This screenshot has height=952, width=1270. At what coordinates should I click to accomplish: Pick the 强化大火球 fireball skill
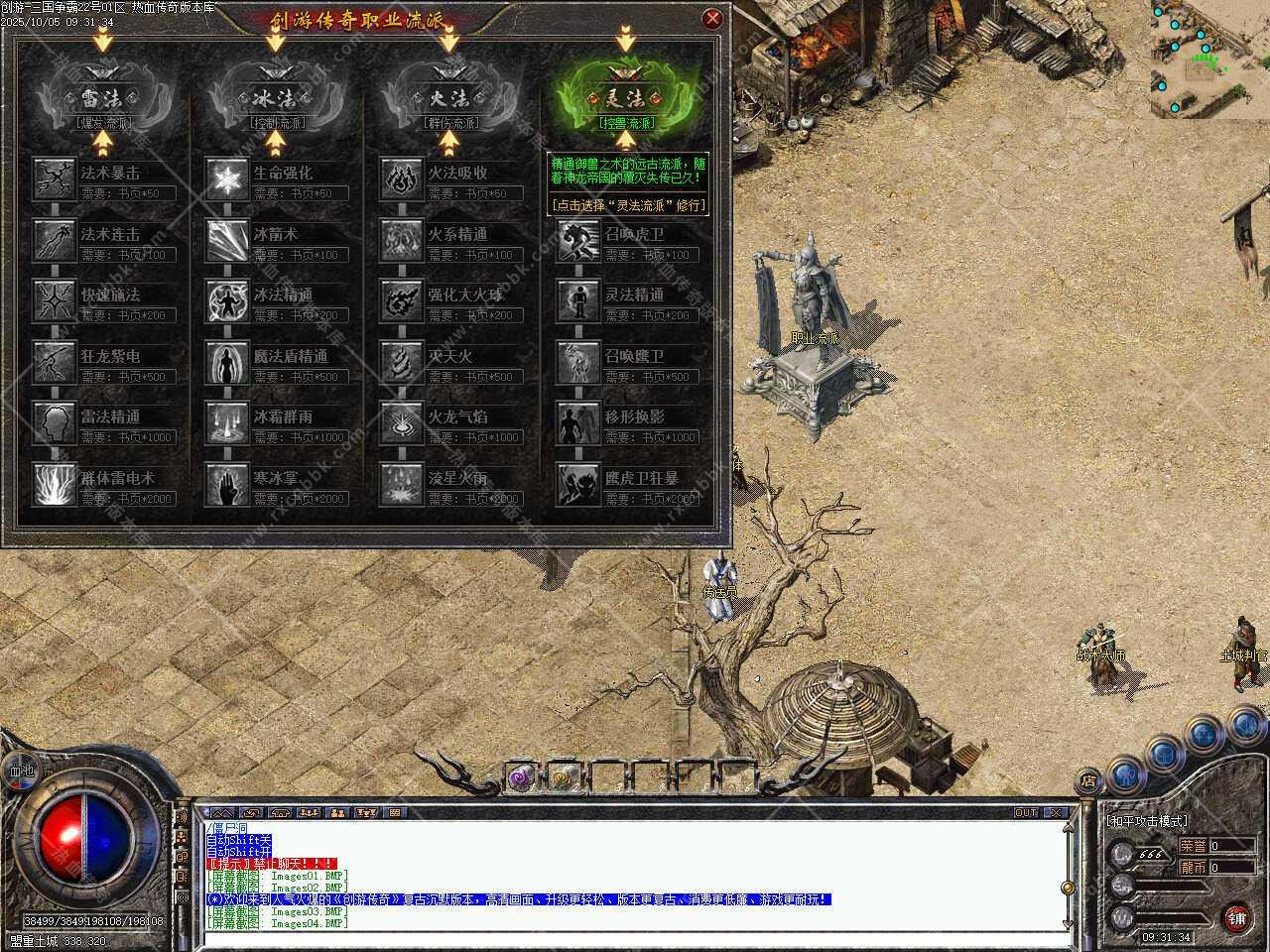click(400, 301)
